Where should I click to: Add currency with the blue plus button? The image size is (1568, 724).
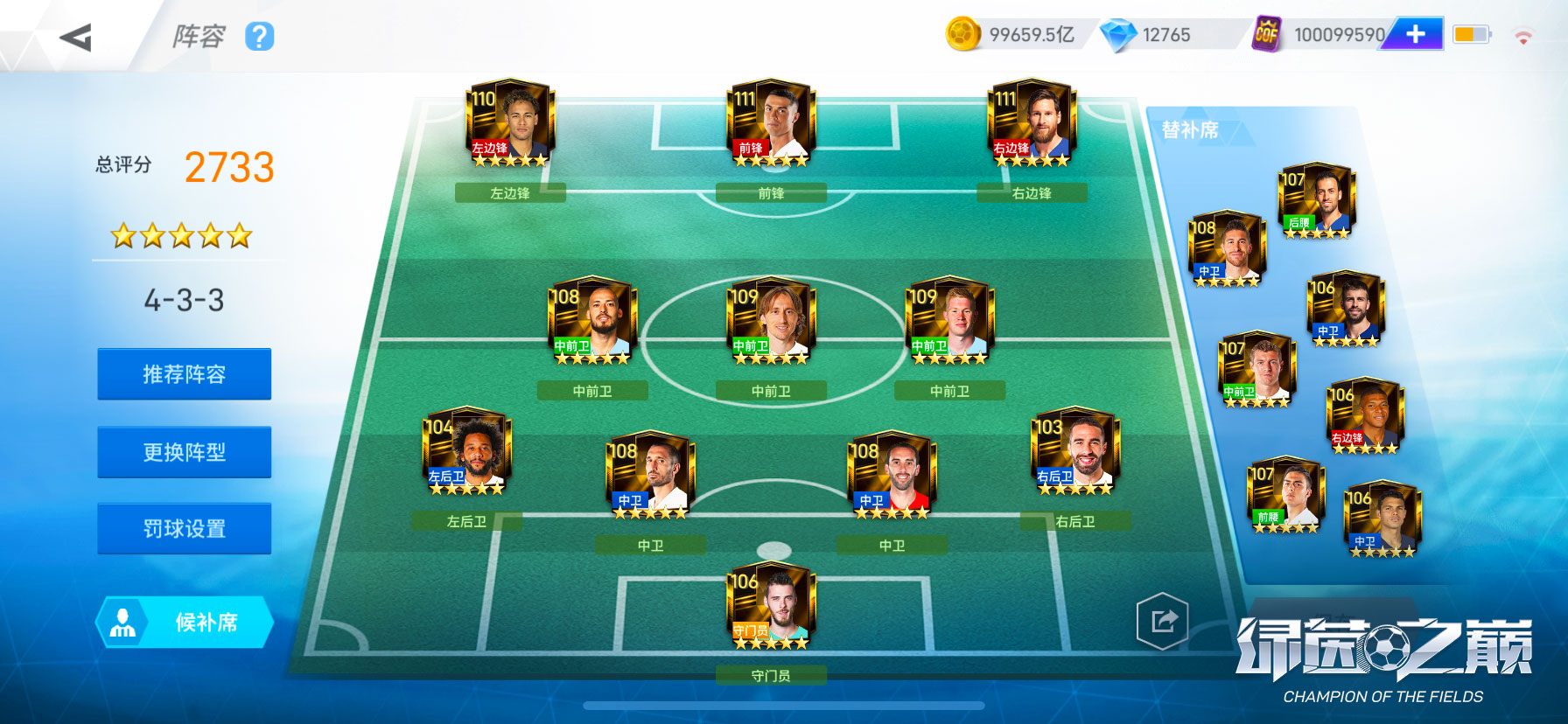(x=1415, y=34)
